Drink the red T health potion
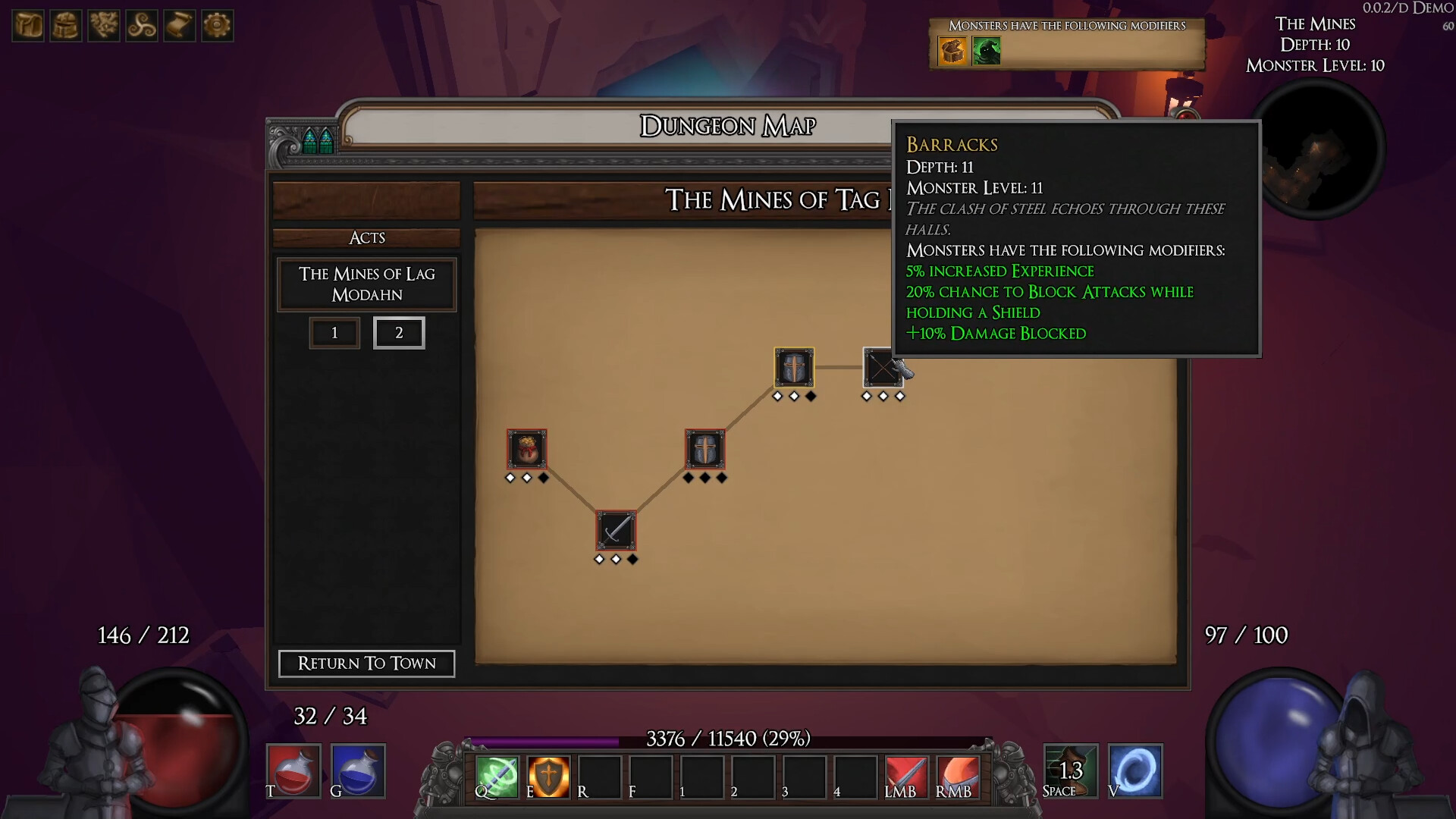Image resolution: width=1456 pixels, height=819 pixels. 294,770
